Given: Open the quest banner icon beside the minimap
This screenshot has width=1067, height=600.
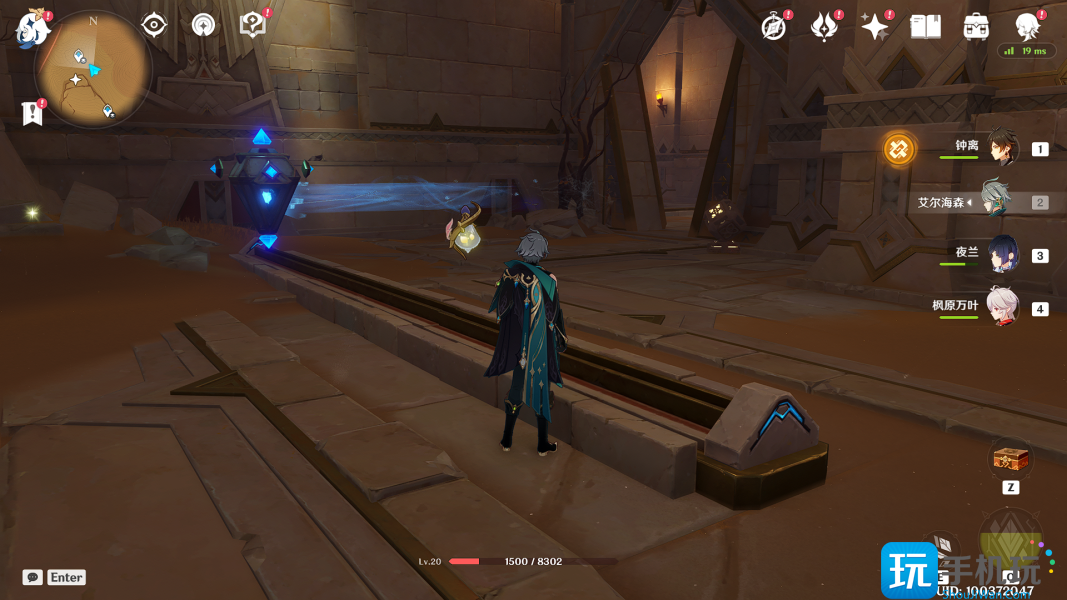Looking at the screenshot, I should click(x=32, y=113).
